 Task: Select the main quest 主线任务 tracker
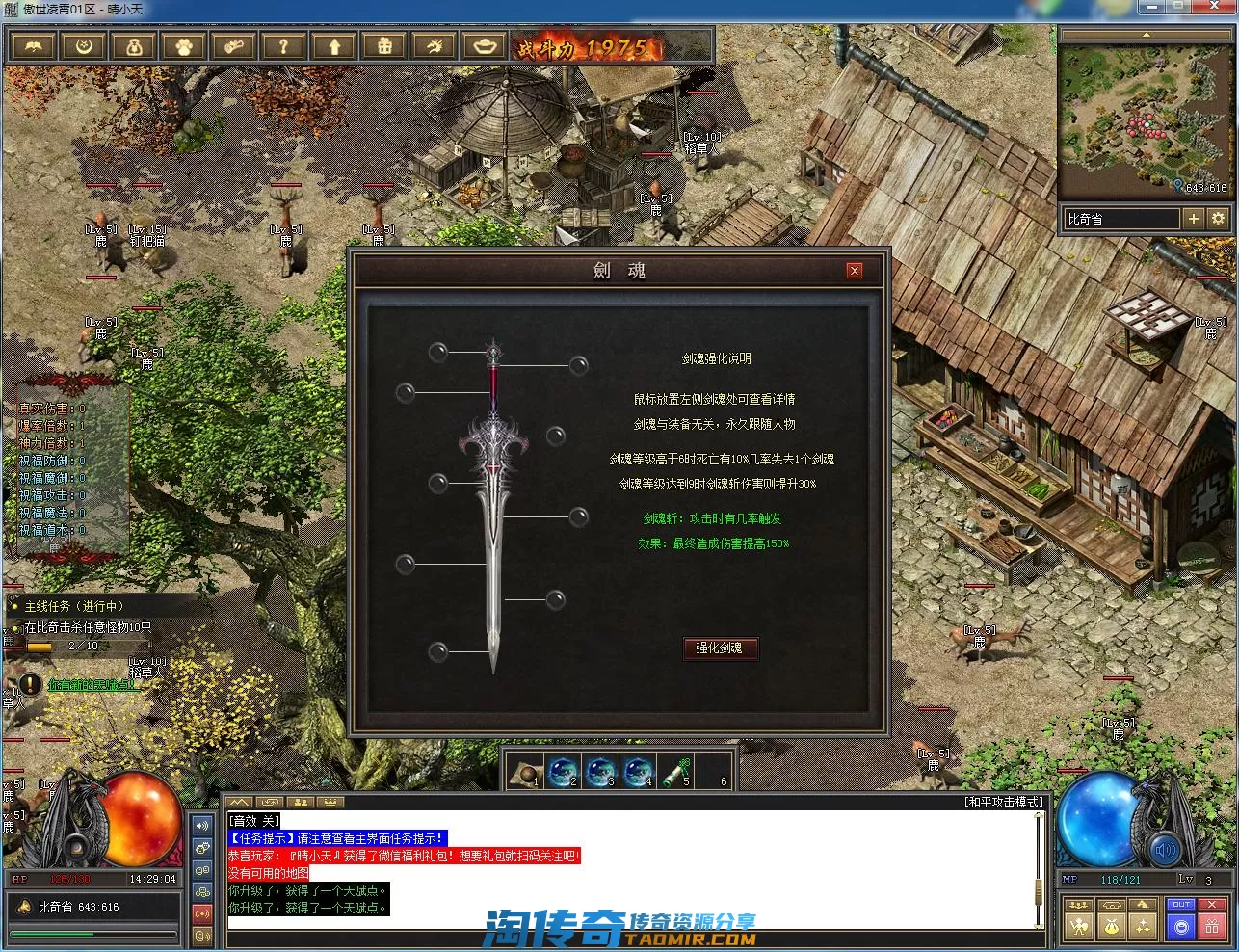tap(74, 606)
